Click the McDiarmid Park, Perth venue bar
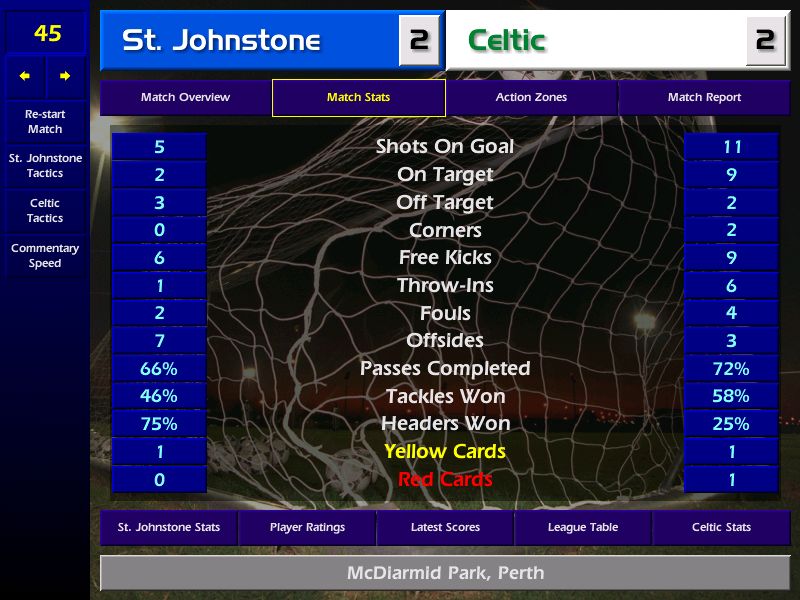 445,574
